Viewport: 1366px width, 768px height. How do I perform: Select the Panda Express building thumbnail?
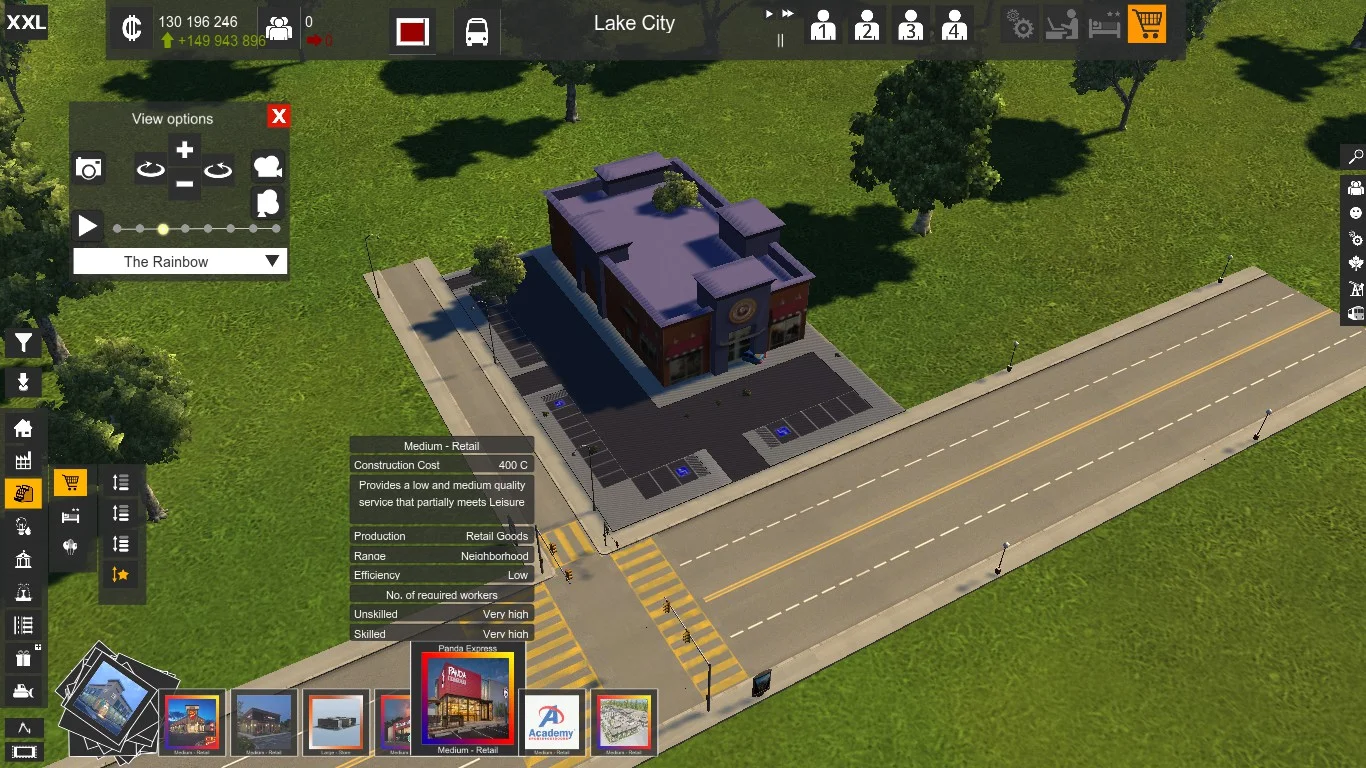467,699
